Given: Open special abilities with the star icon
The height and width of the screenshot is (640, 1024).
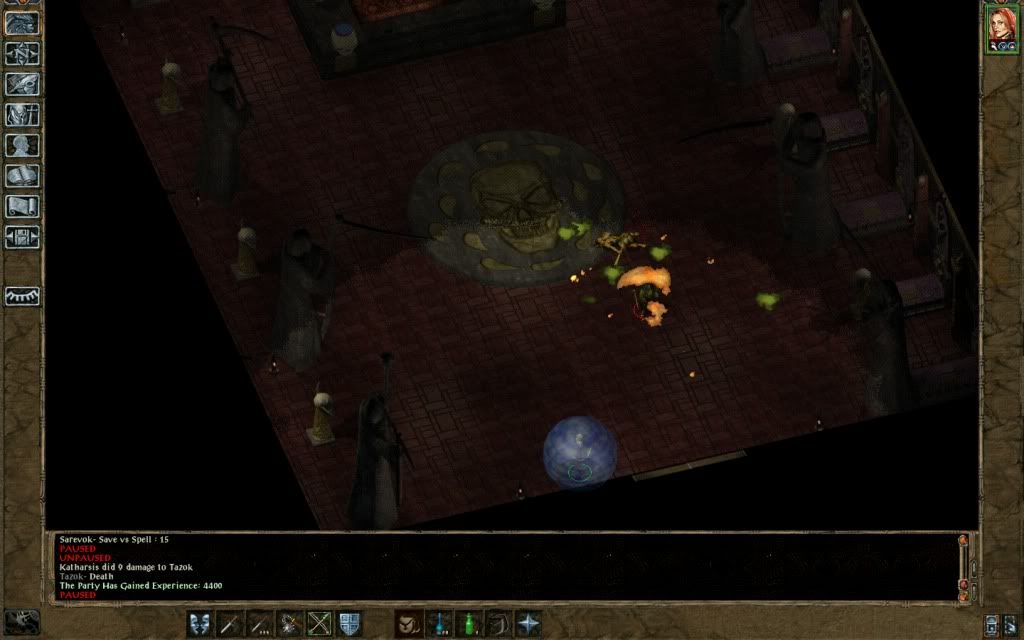Looking at the screenshot, I should pos(528,623).
